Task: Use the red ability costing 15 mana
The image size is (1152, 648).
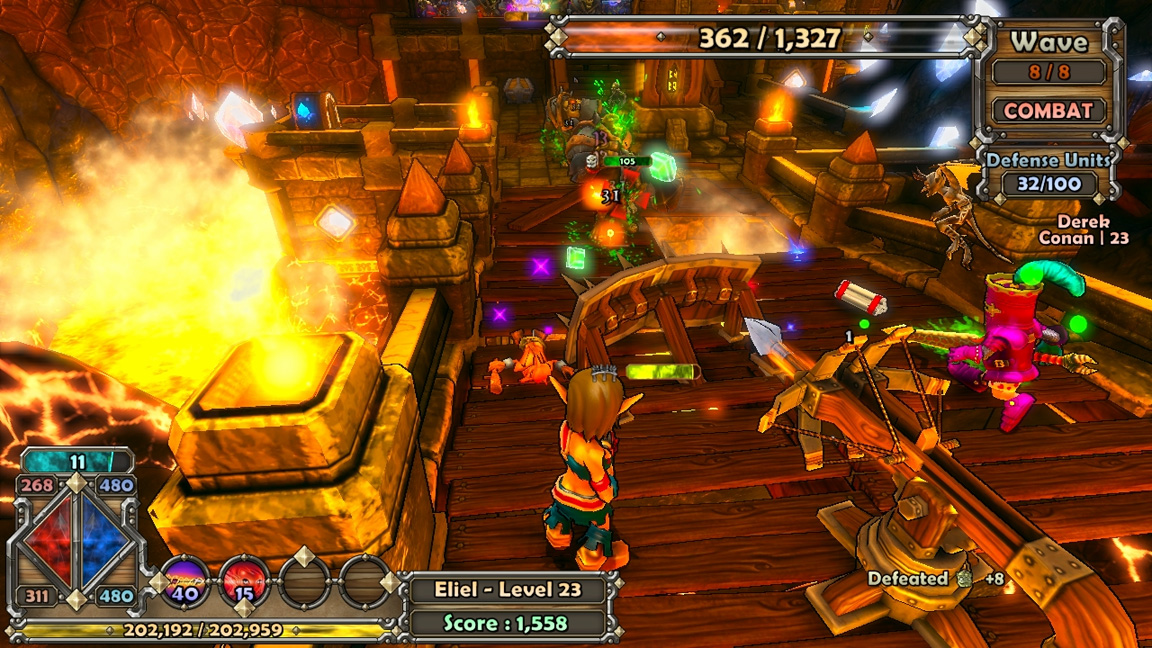Action: [244, 580]
